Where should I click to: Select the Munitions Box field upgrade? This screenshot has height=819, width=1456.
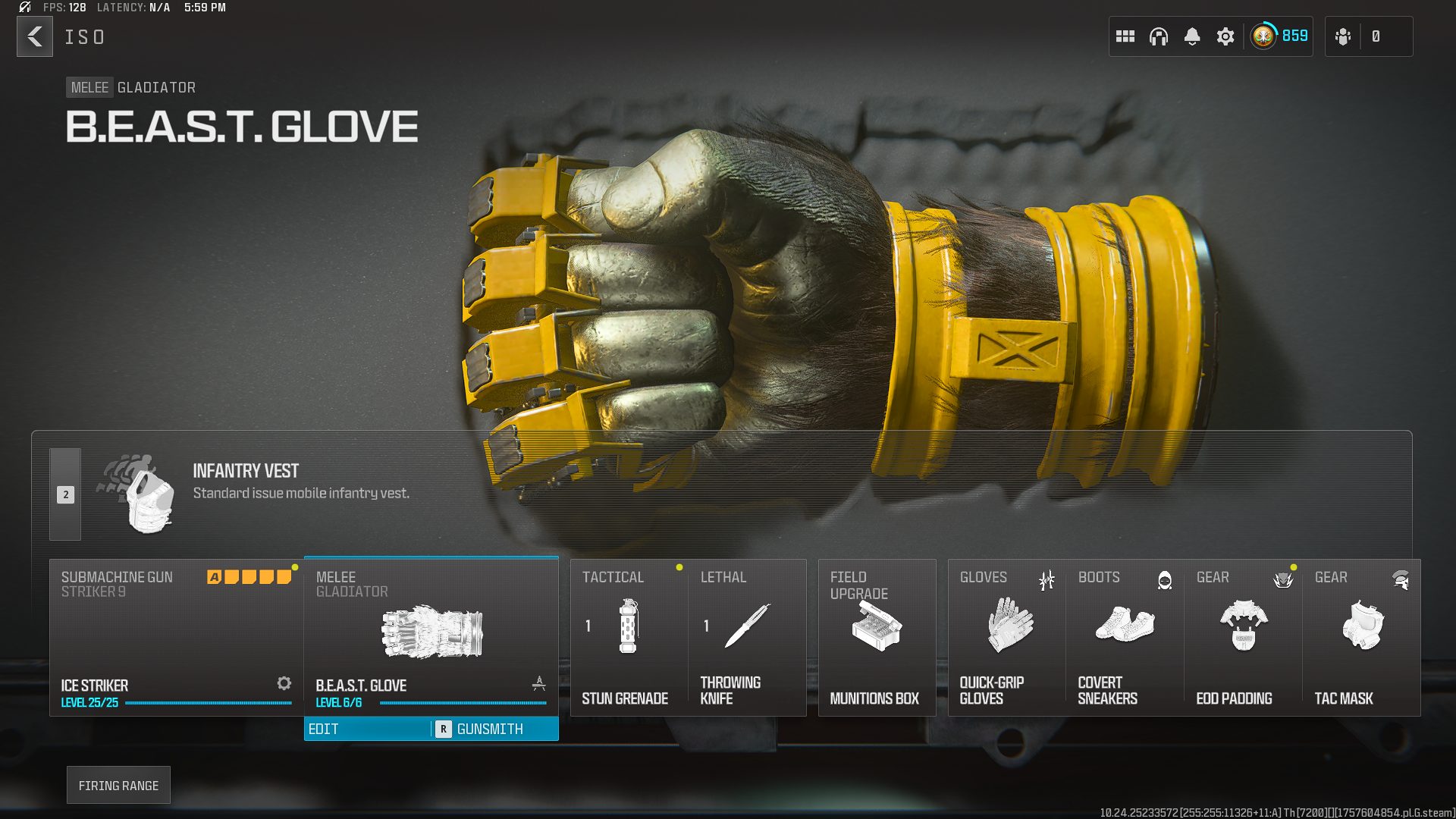pos(877,637)
